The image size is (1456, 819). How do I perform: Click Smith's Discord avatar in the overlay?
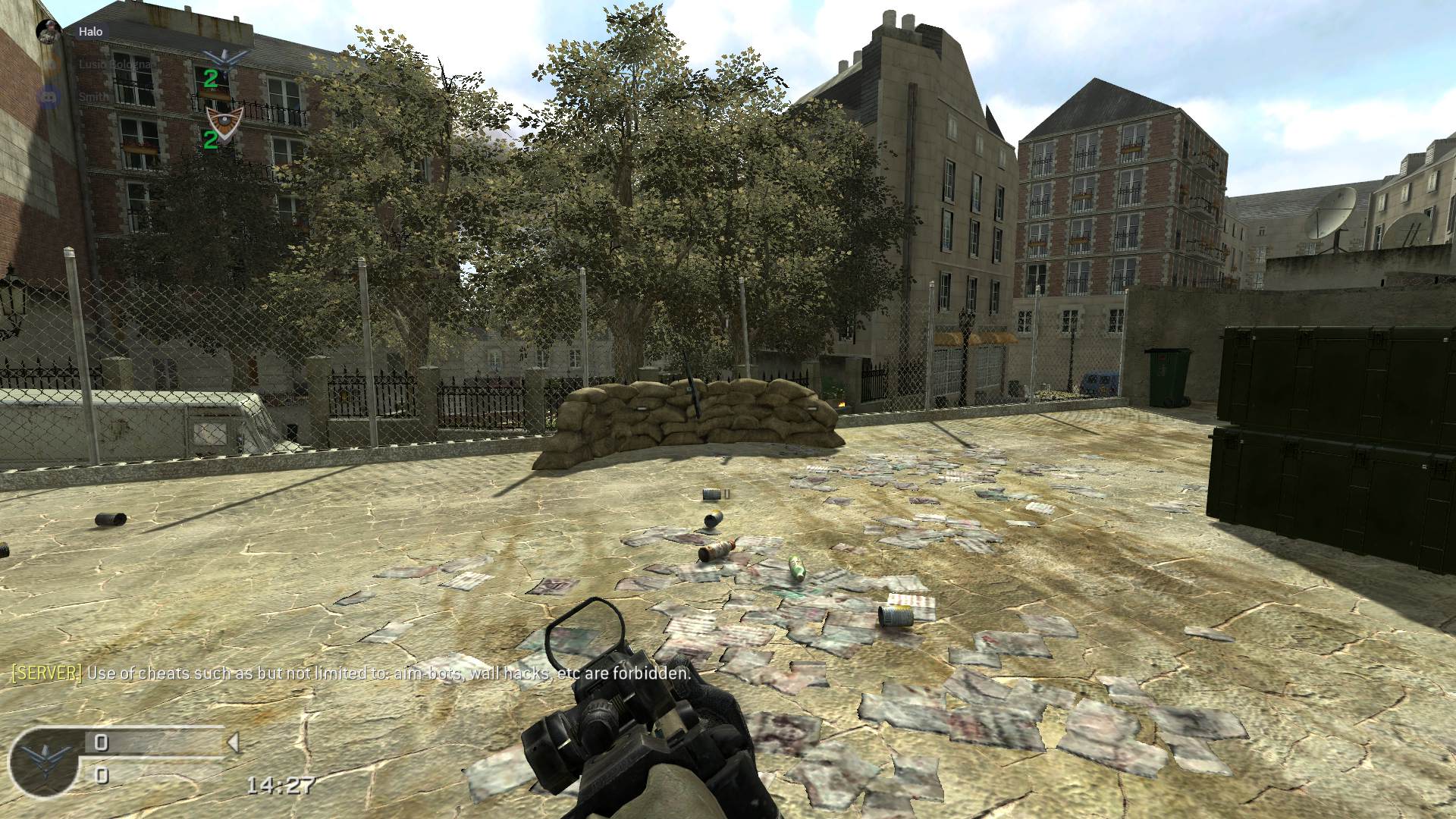click(49, 96)
